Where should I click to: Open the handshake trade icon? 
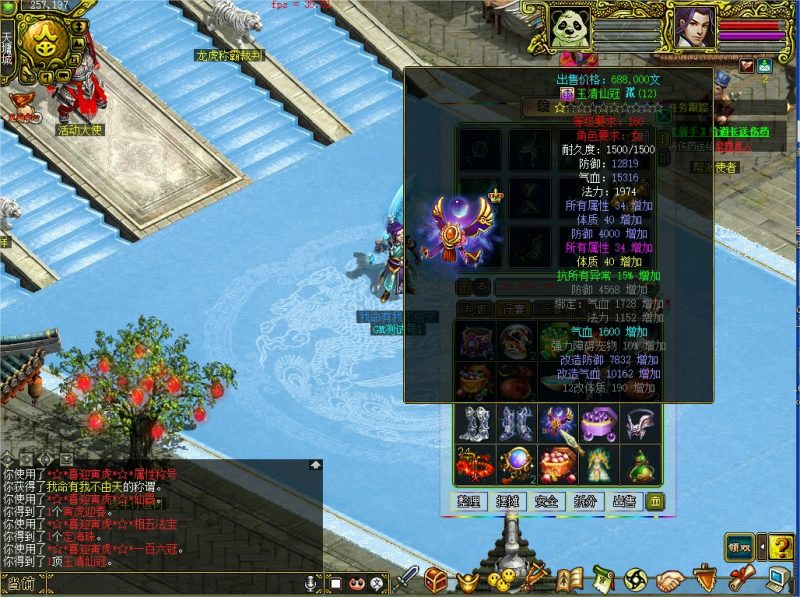[x=669, y=579]
